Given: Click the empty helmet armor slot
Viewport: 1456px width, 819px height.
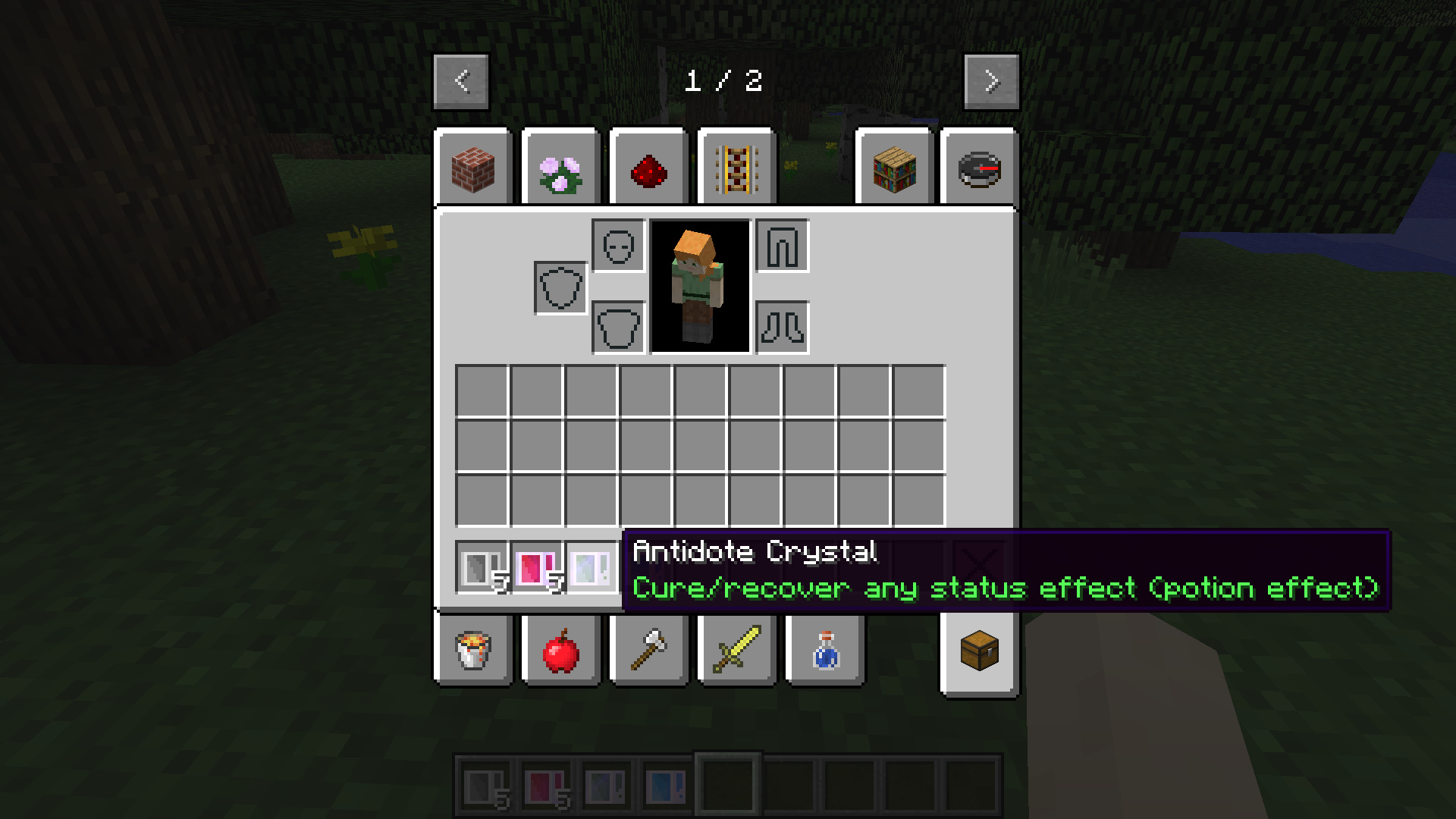Looking at the screenshot, I should 619,246.
